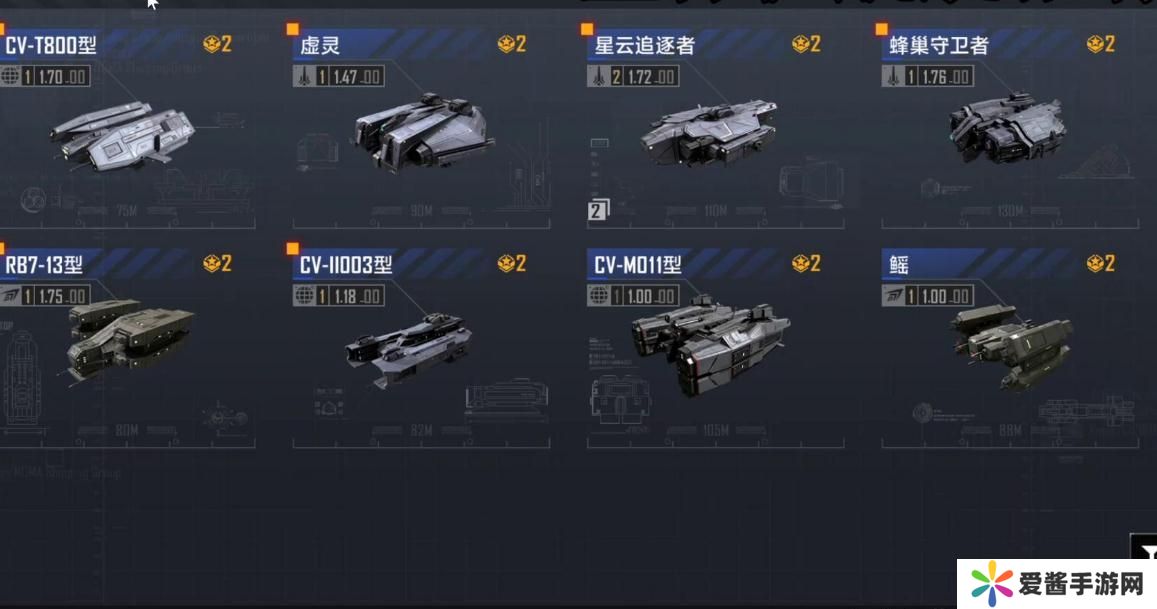Open the 爱酱手游网 watermark link

tap(1056, 584)
